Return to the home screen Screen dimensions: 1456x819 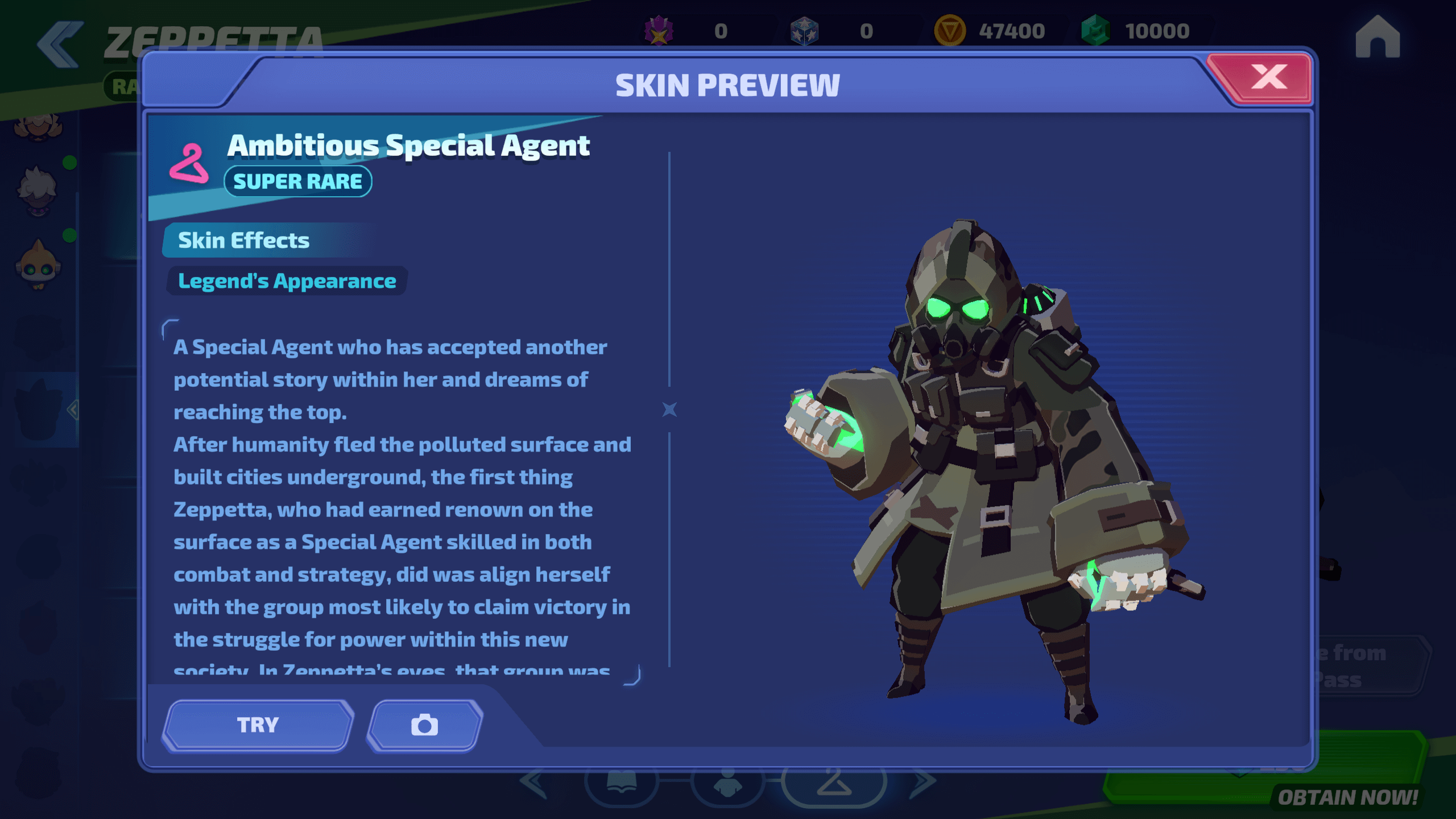1377,38
